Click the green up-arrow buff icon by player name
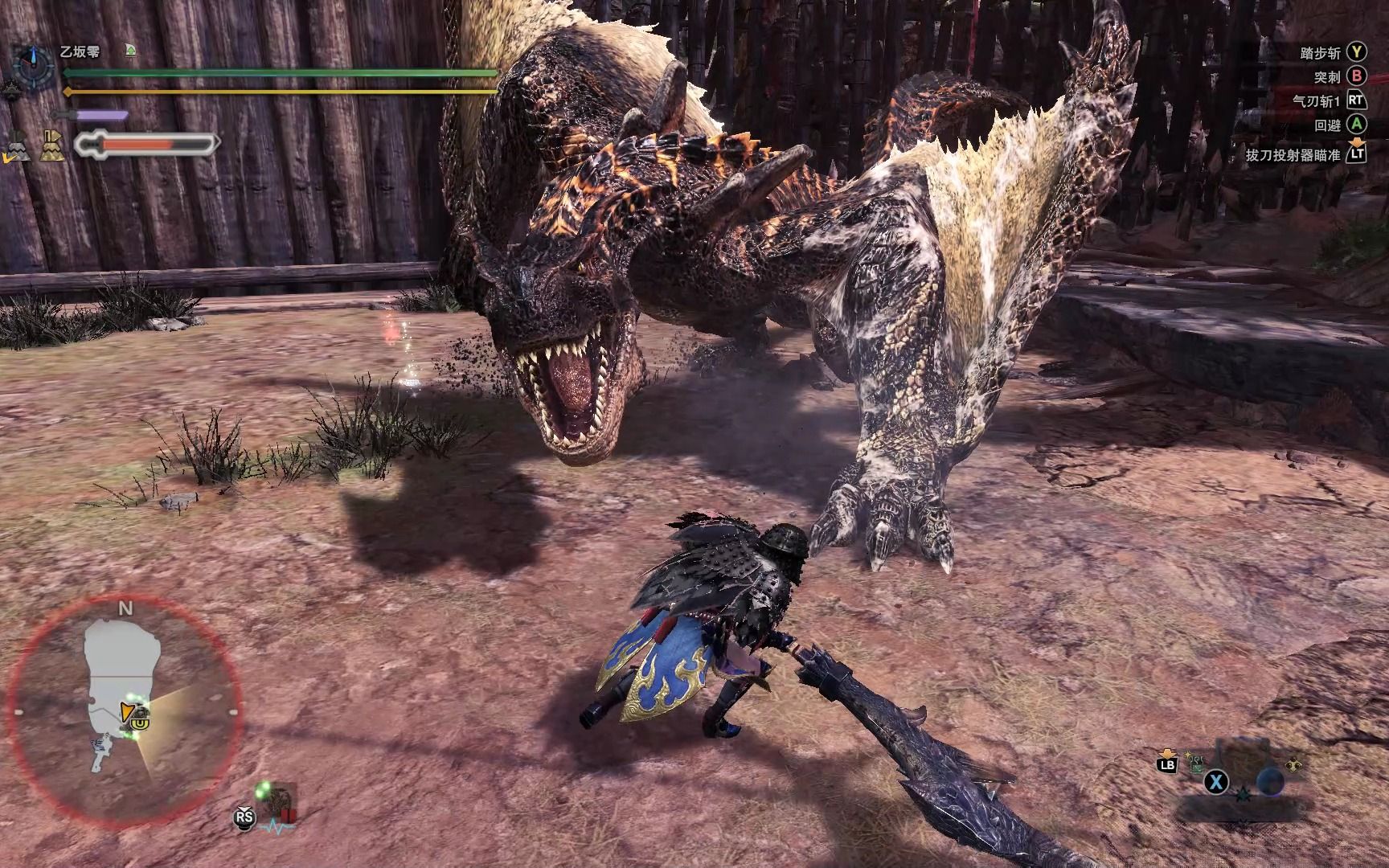The image size is (1389, 868). pyautogui.click(x=130, y=51)
